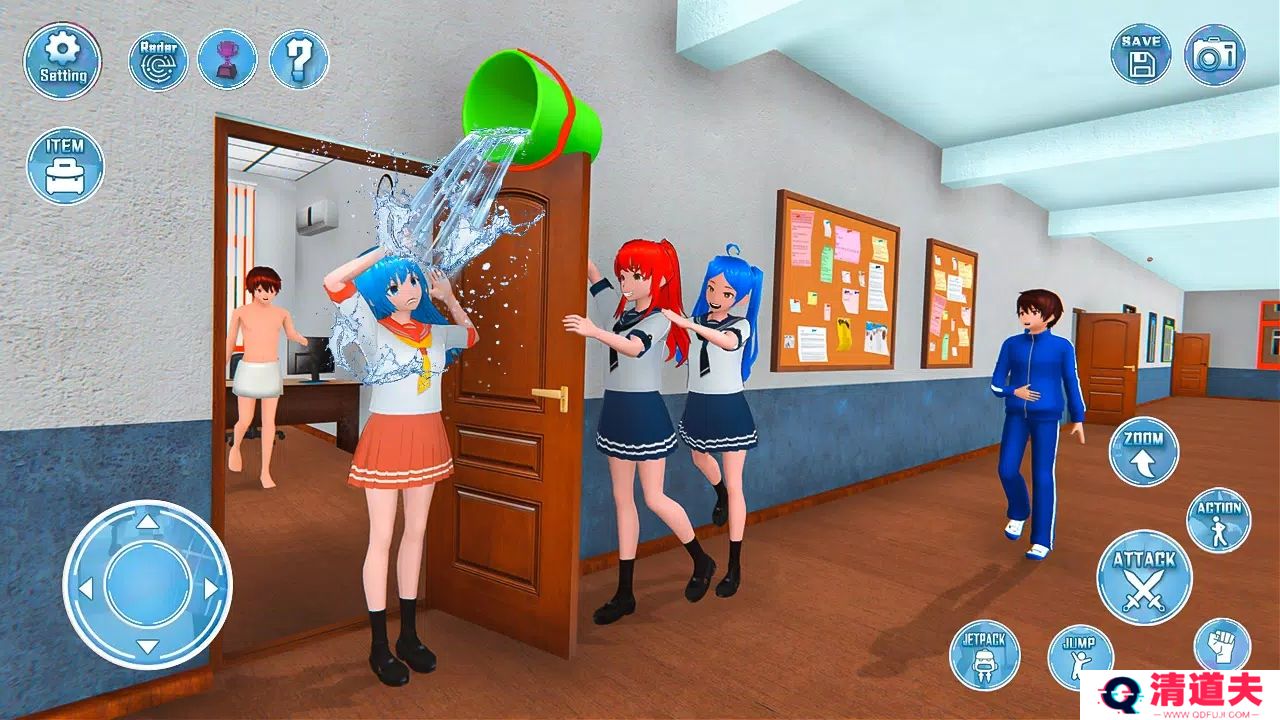Tap the joystick's down arrow

pyautogui.click(x=147, y=646)
